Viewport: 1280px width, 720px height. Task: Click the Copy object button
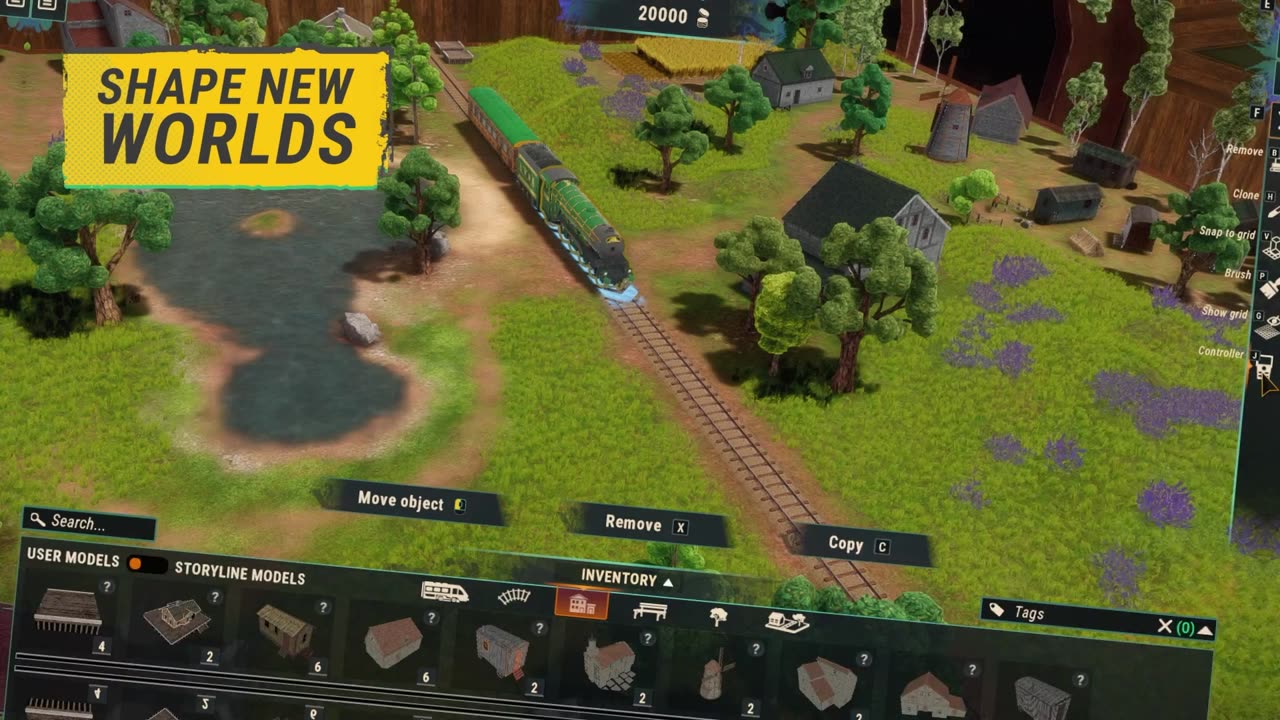click(857, 545)
